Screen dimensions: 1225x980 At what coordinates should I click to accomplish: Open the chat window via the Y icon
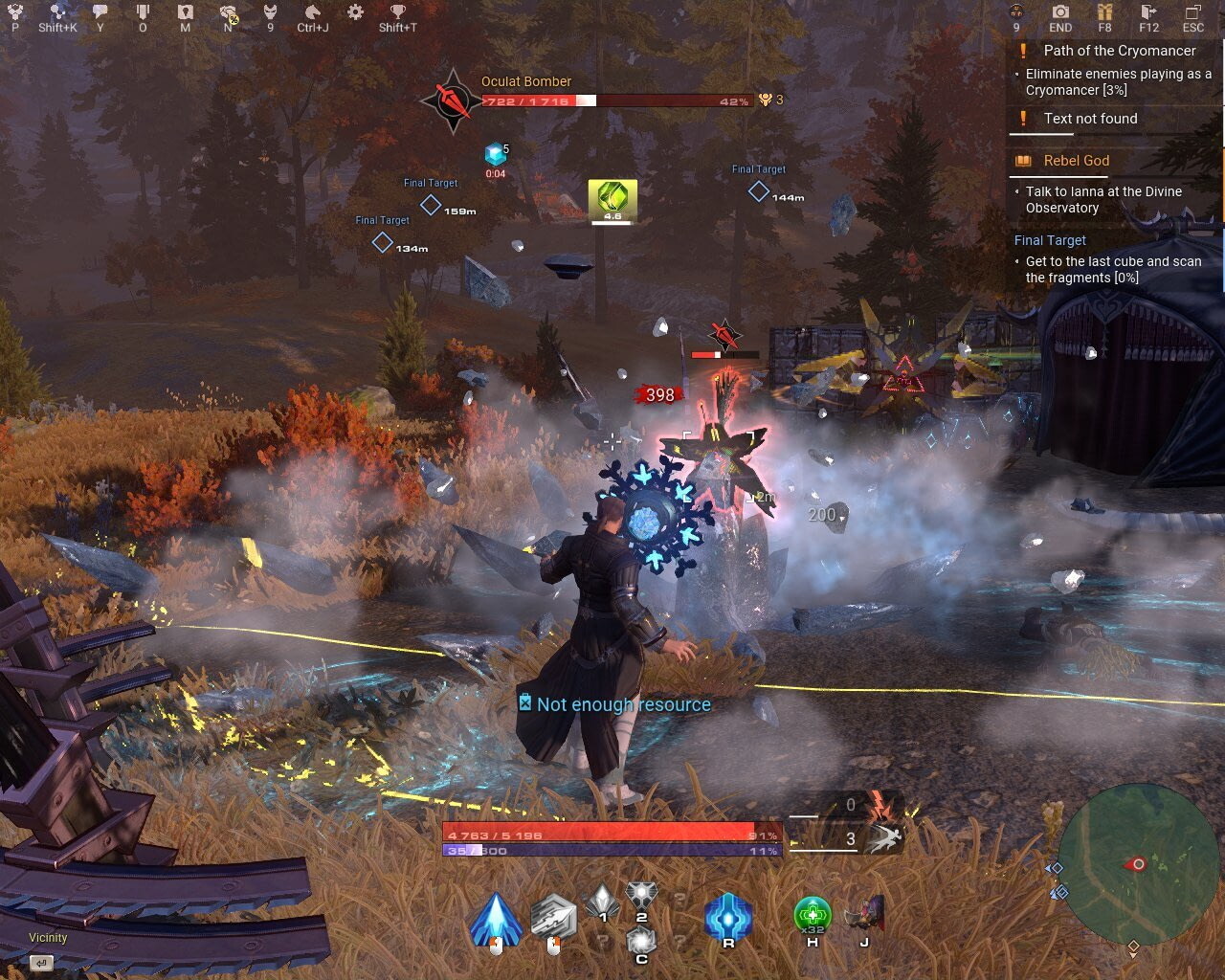(99, 13)
